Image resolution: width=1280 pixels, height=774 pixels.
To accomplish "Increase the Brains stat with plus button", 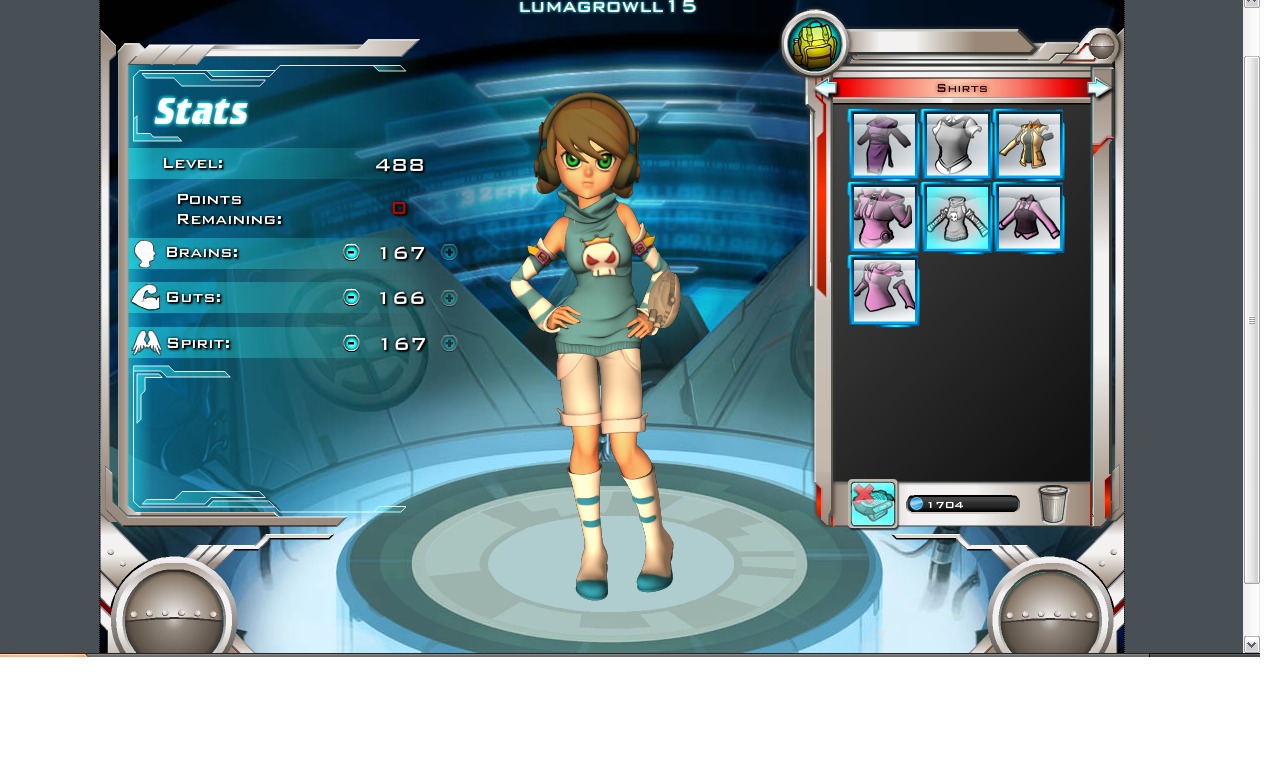I will [449, 252].
